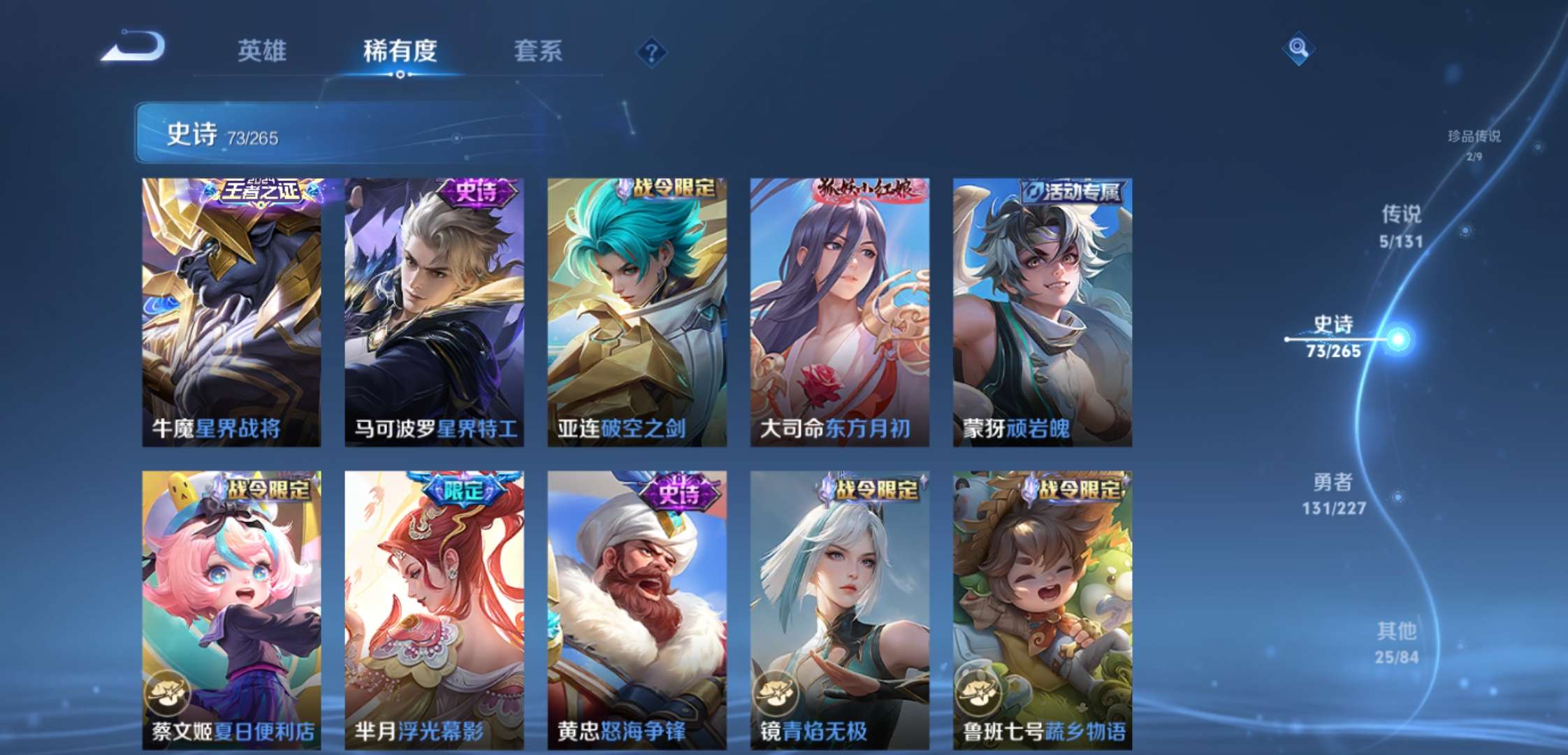Select the 马可波罗 星界特工 skin card

point(434,312)
